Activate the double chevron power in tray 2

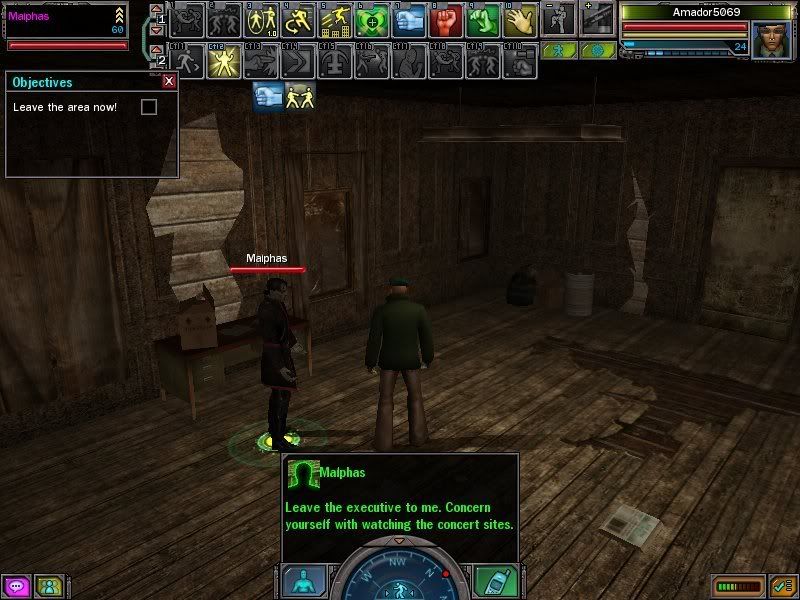click(300, 62)
